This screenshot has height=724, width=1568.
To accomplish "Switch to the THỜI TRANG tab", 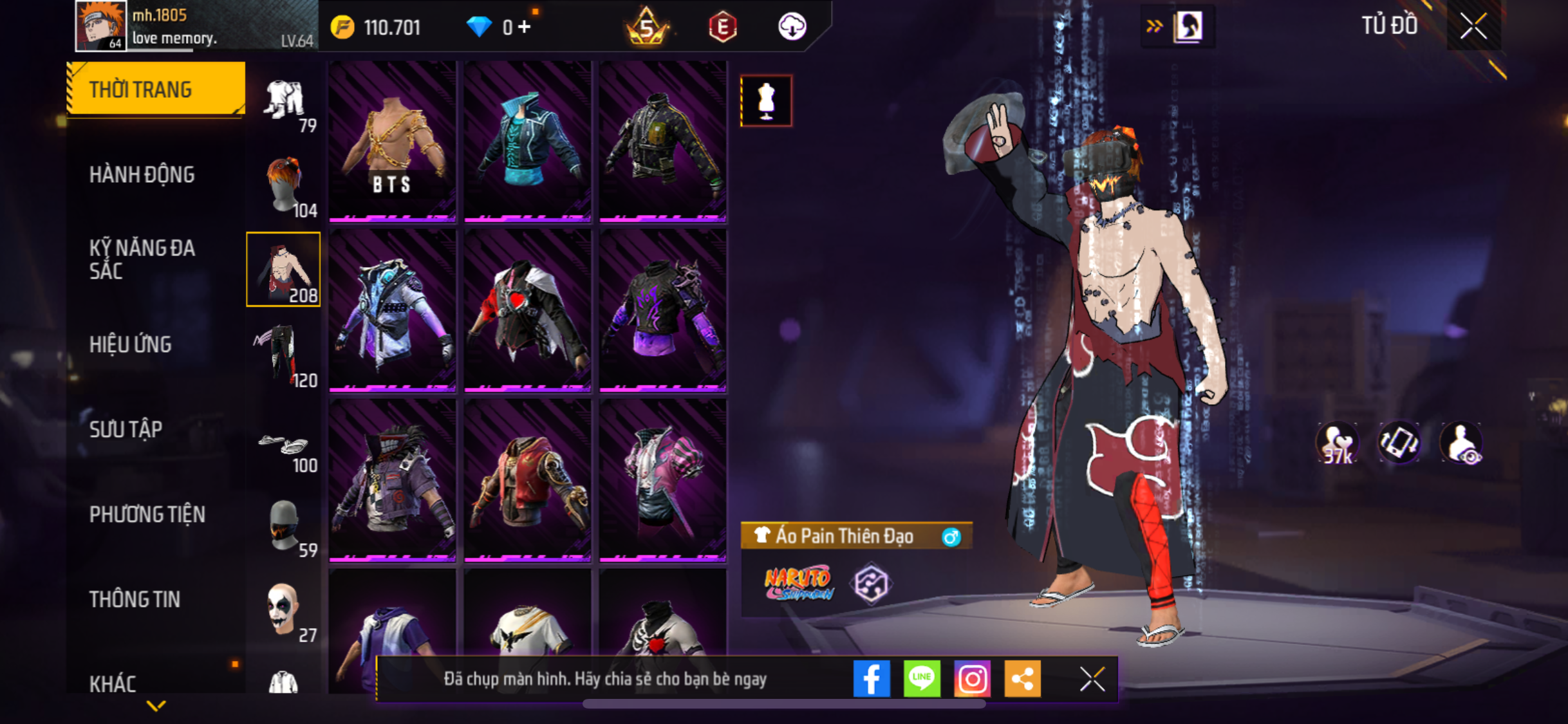I will pyautogui.click(x=154, y=89).
